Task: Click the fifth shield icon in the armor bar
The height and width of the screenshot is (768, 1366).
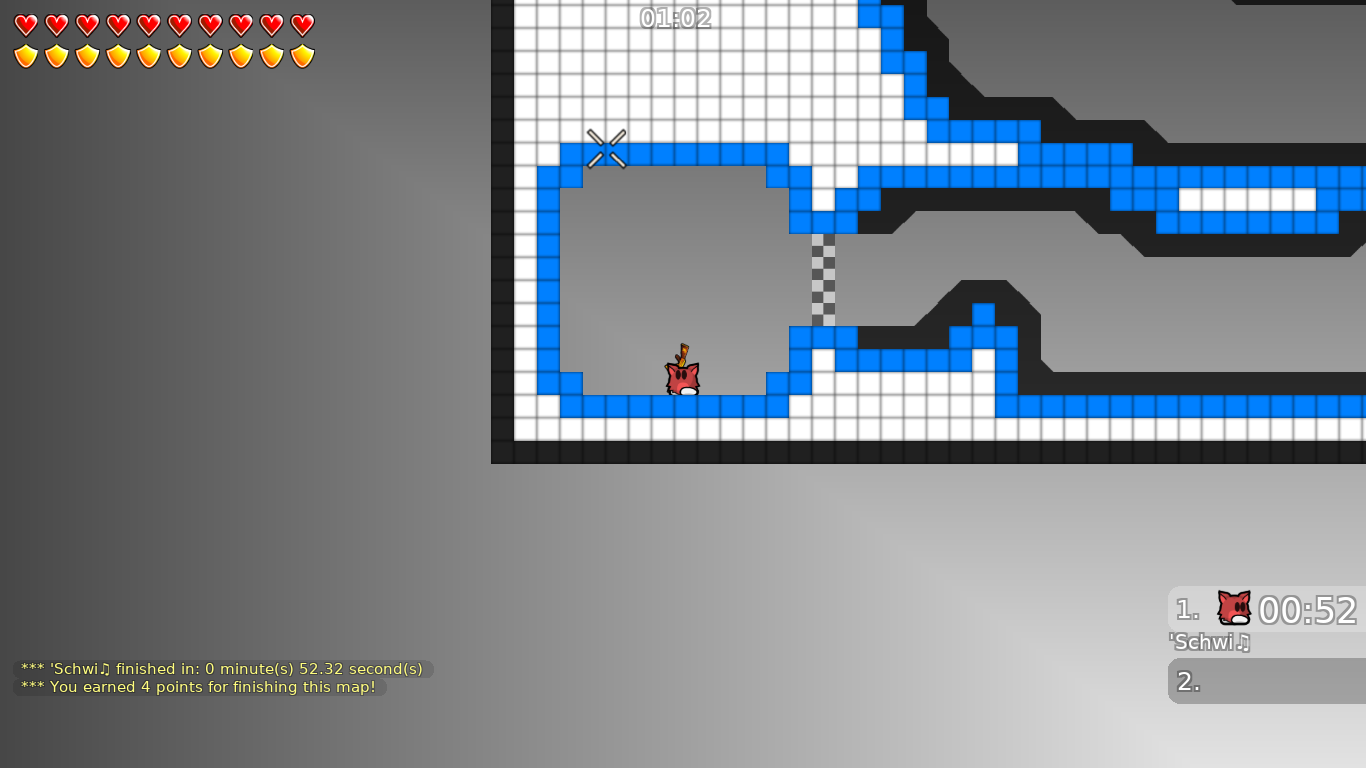Action: pyautogui.click(x=148, y=55)
